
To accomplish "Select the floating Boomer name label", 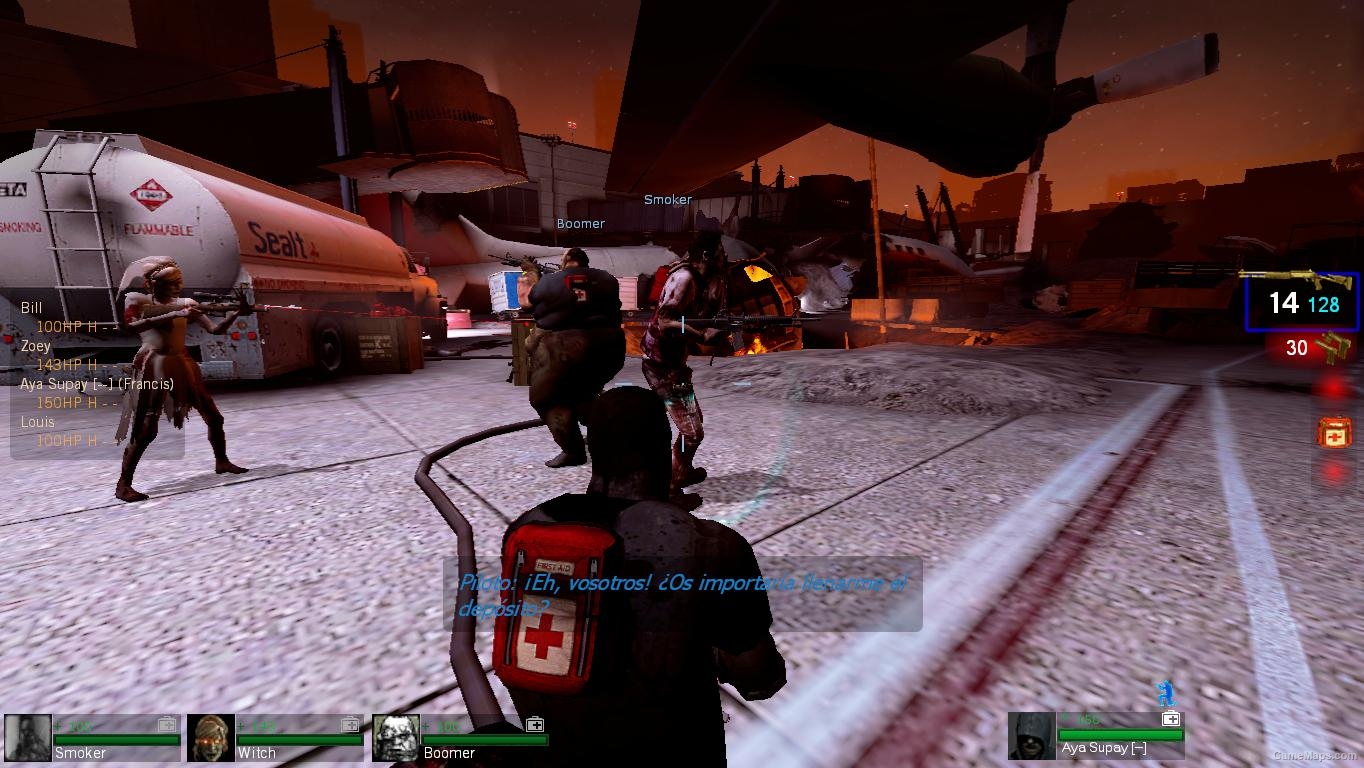I will point(580,223).
